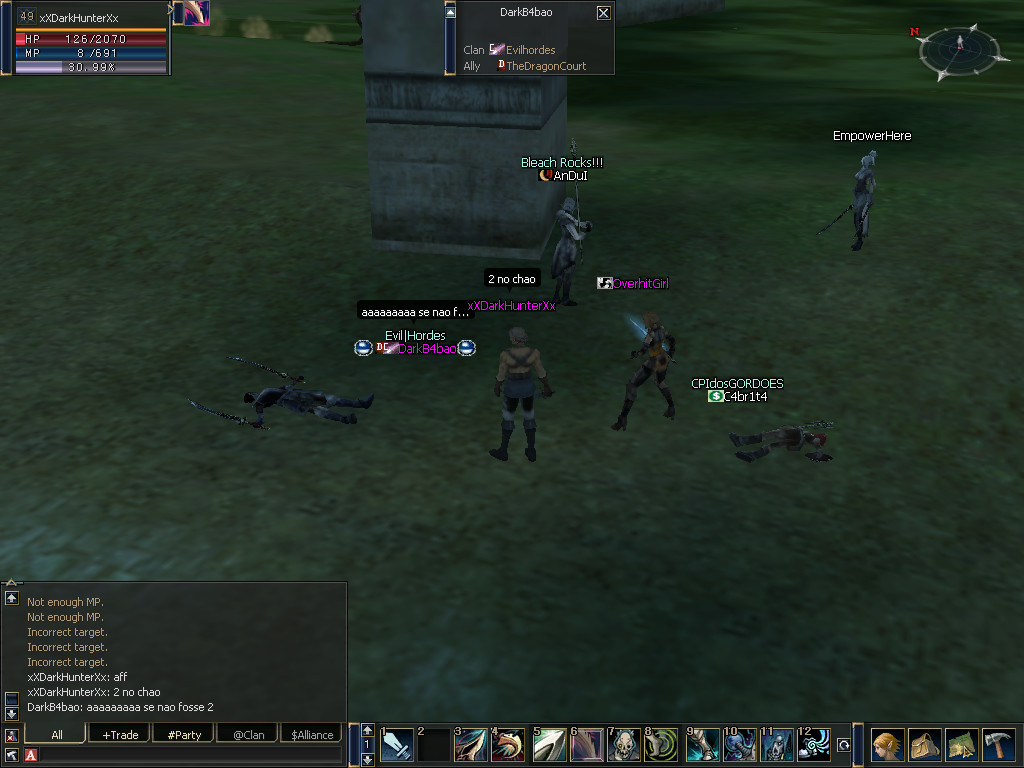Click the compass radar
This screenshot has width=1024, height=768.
[x=959, y=52]
